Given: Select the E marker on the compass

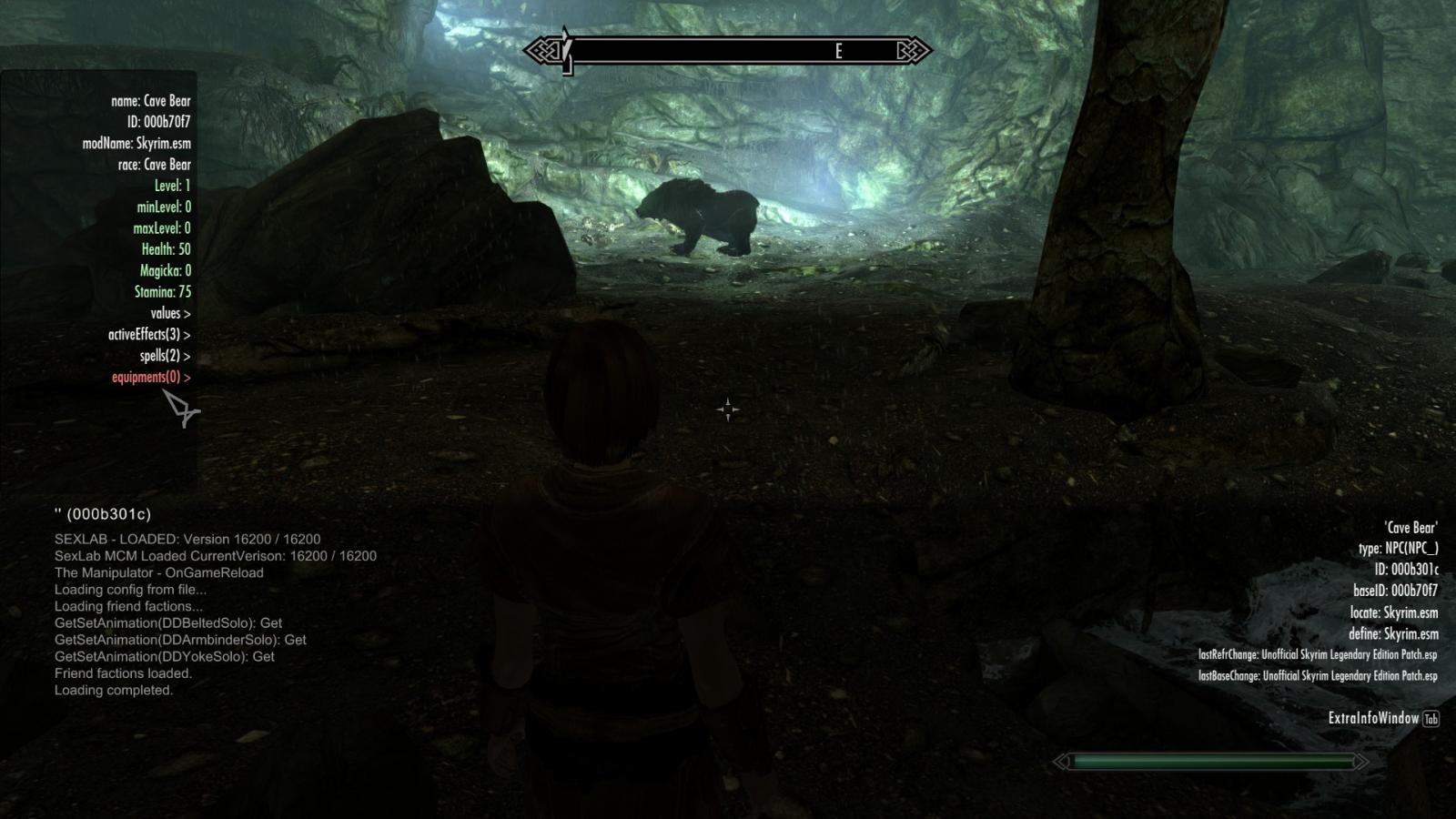Looking at the screenshot, I should coord(839,52).
